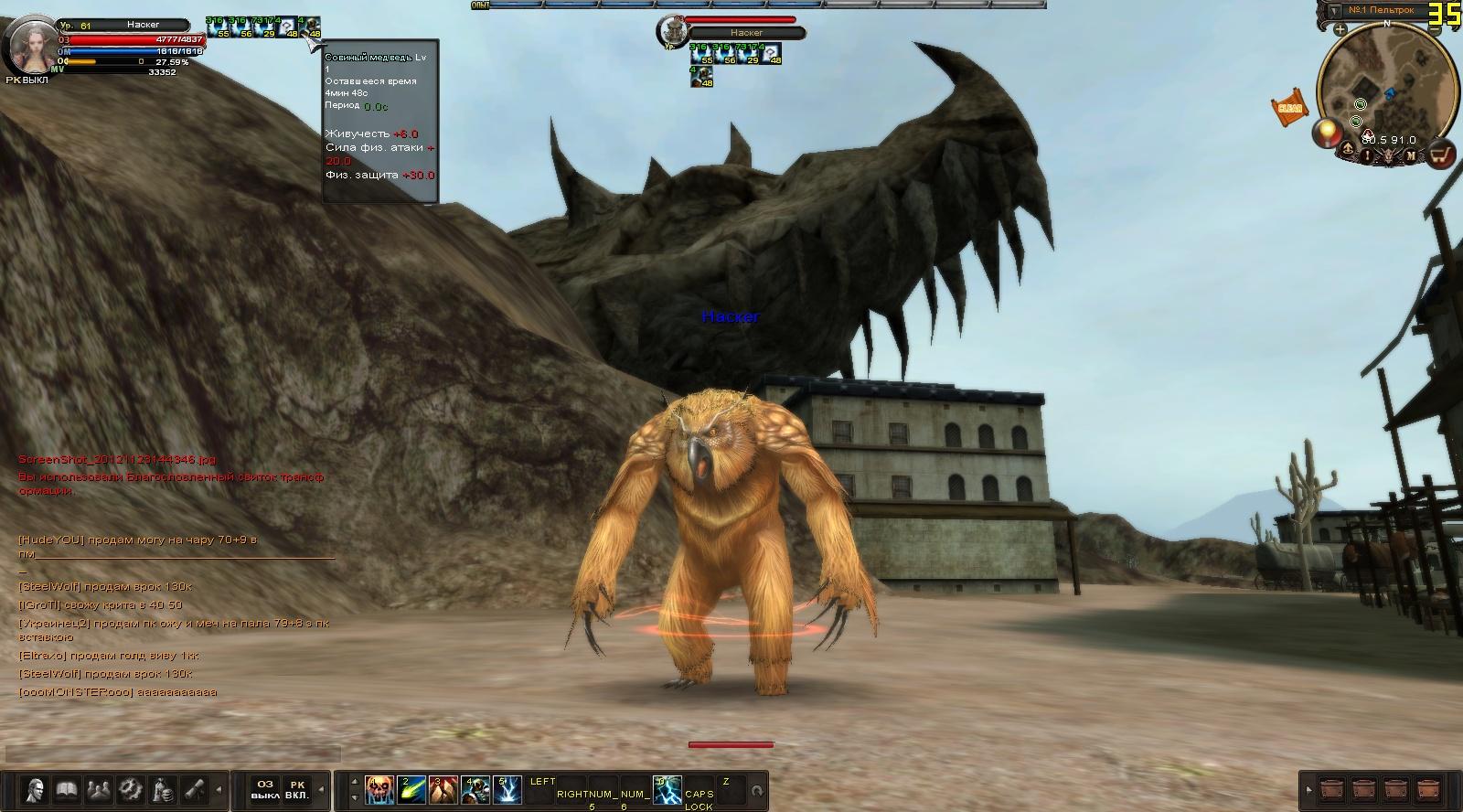Image resolution: width=1463 pixels, height=812 pixels.
Task: Open the world map with the M button
Action: point(1411,156)
